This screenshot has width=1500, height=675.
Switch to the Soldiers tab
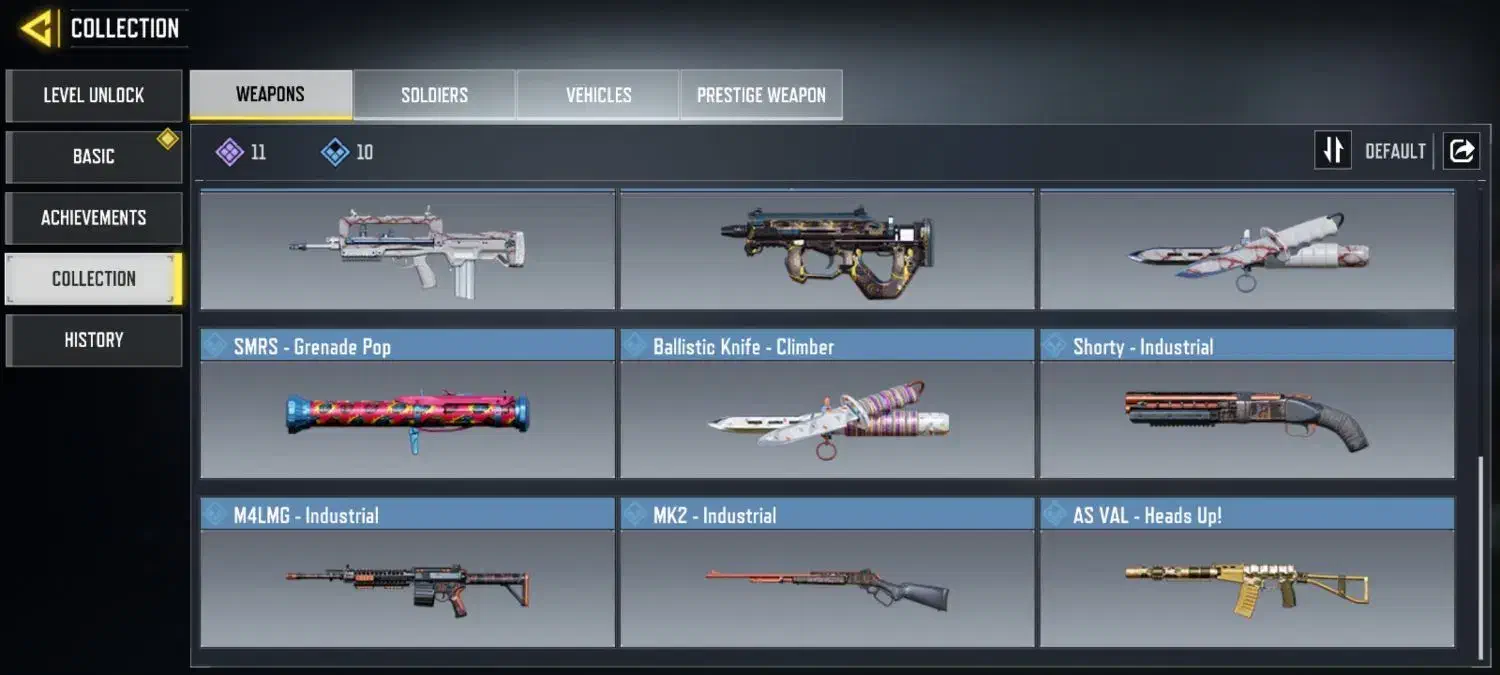tap(434, 96)
